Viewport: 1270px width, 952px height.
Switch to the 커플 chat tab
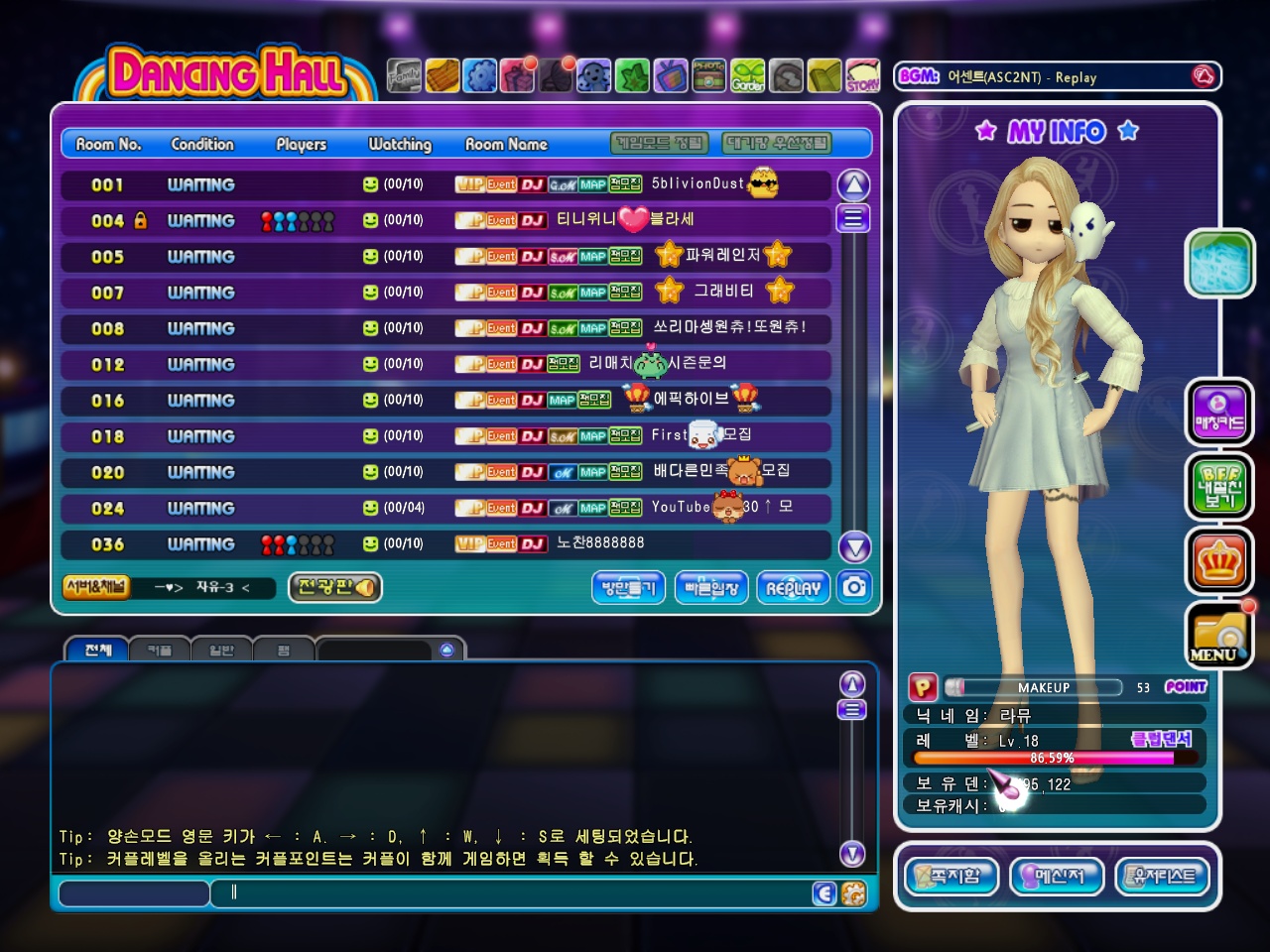coord(159,651)
